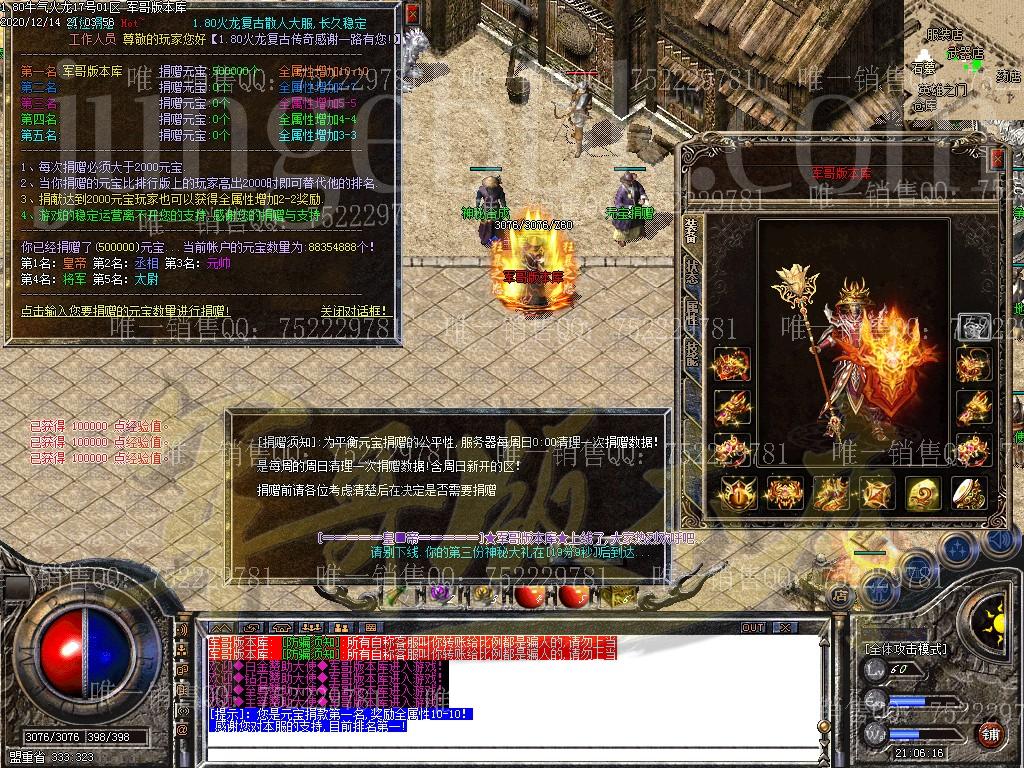Show the 属性 attributes tab

click(691, 311)
